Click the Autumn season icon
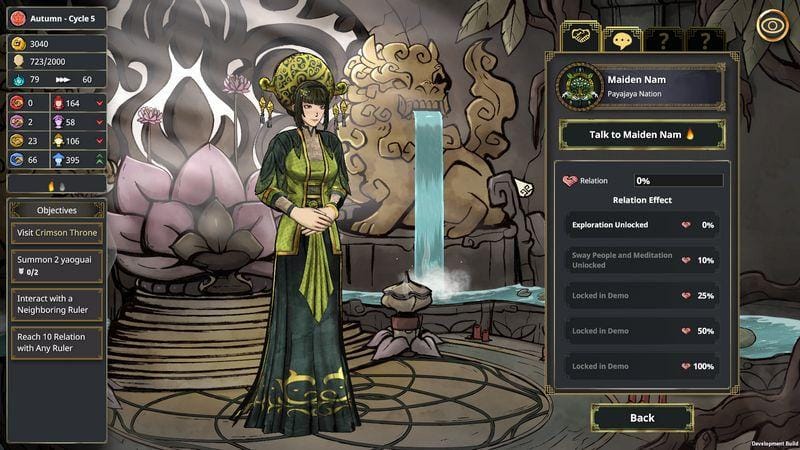 [18, 18]
